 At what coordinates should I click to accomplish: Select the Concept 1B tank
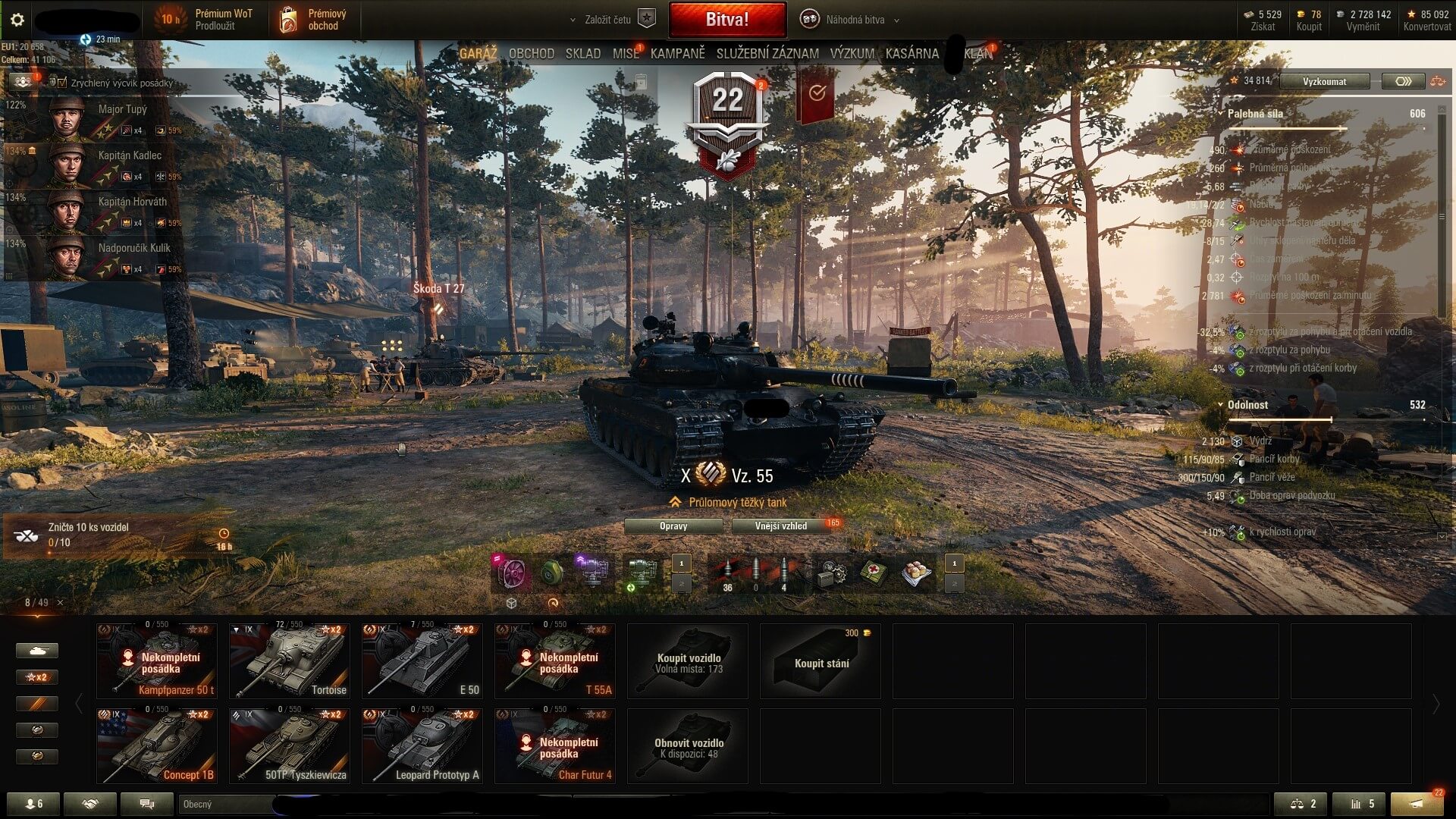(x=156, y=745)
